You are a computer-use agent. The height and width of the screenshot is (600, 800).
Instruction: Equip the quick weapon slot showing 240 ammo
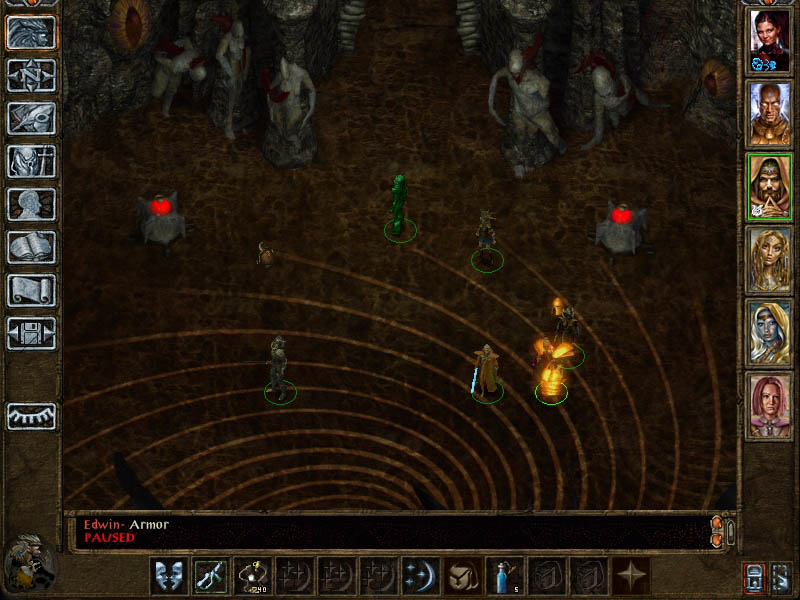pyautogui.click(x=252, y=576)
